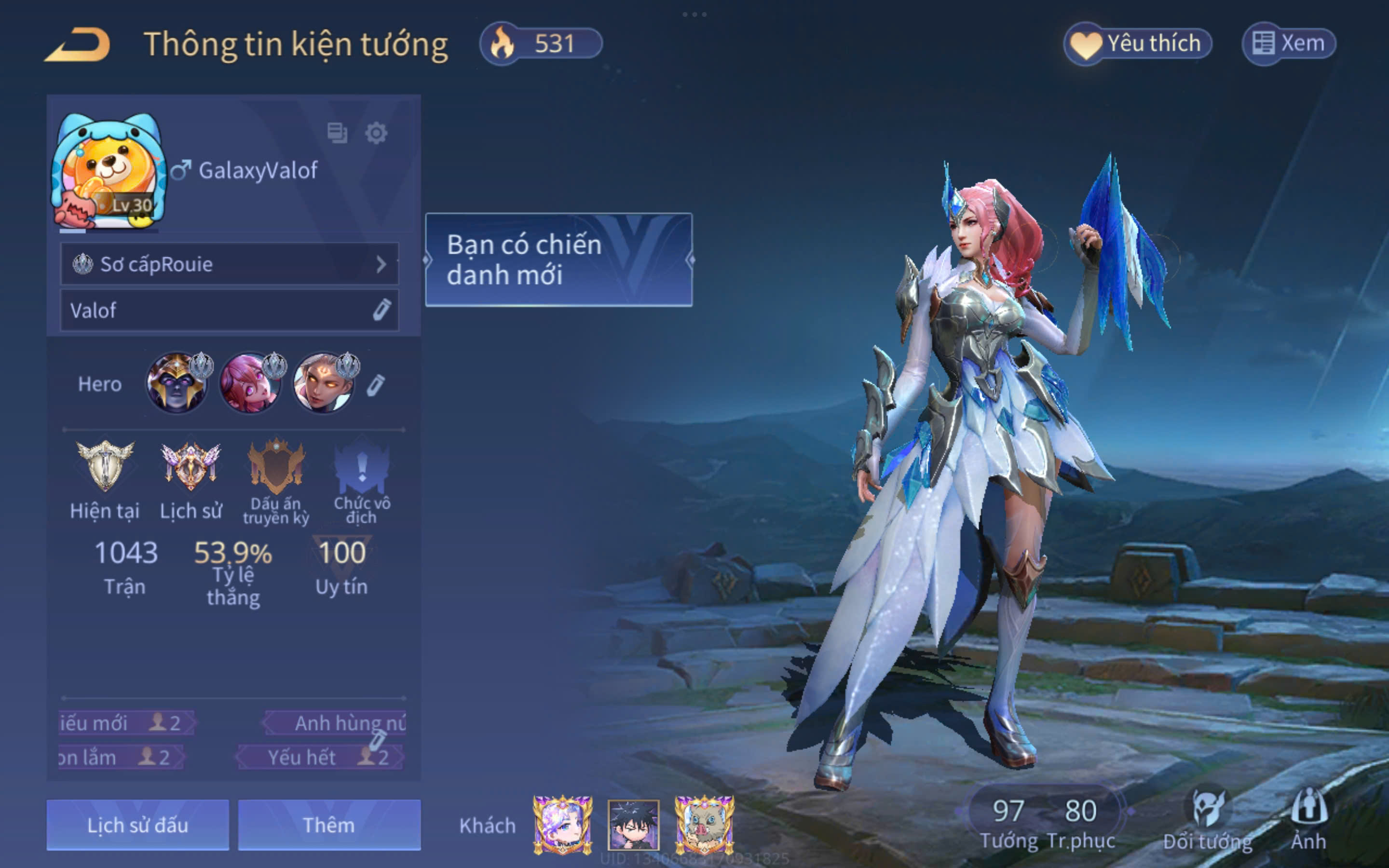Click the Yêu thích heart button
The width and height of the screenshot is (1389, 868).
tap(1138, 43)
